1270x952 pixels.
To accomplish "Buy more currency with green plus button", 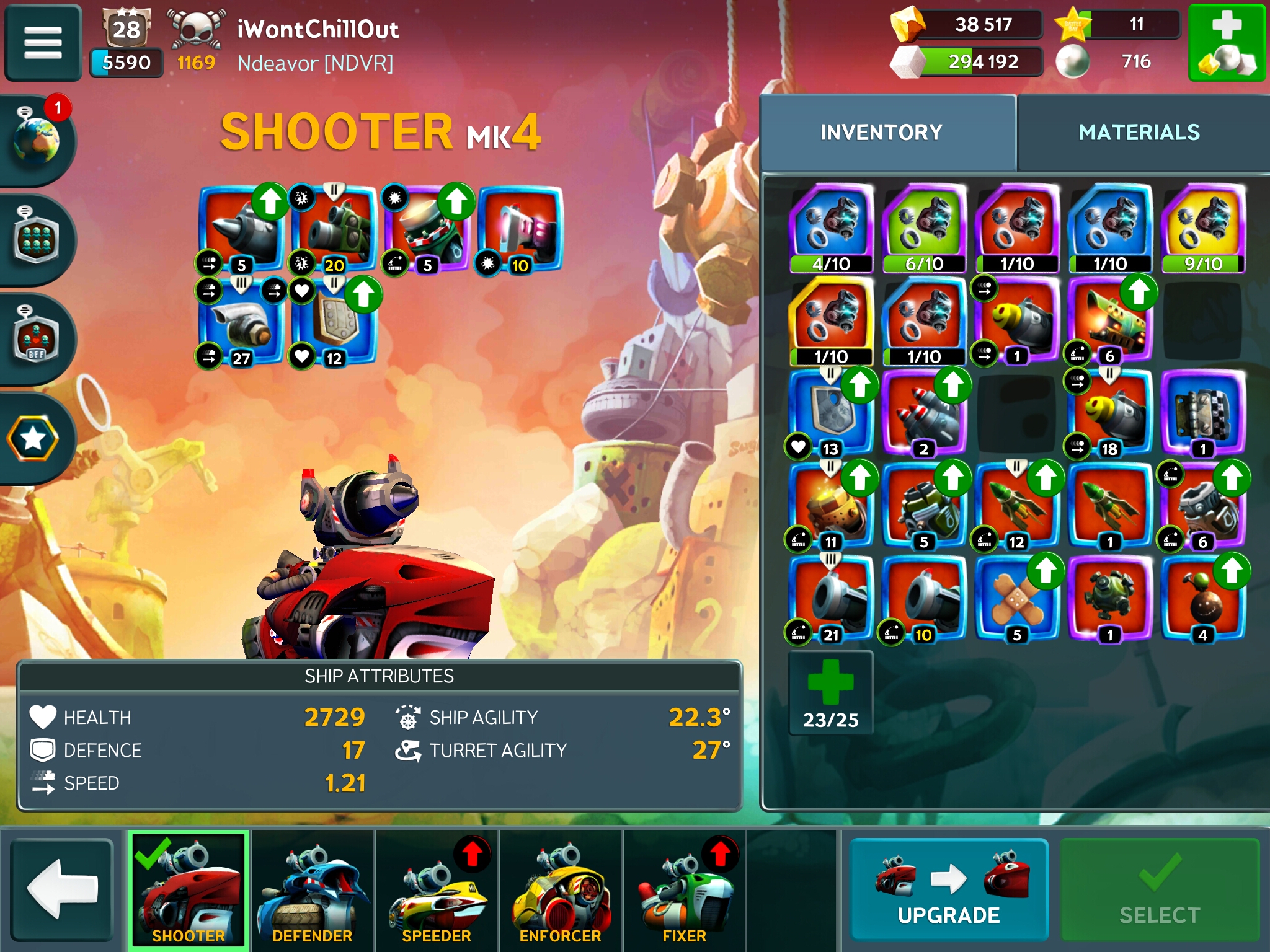I will click(x=1226, y=42).
